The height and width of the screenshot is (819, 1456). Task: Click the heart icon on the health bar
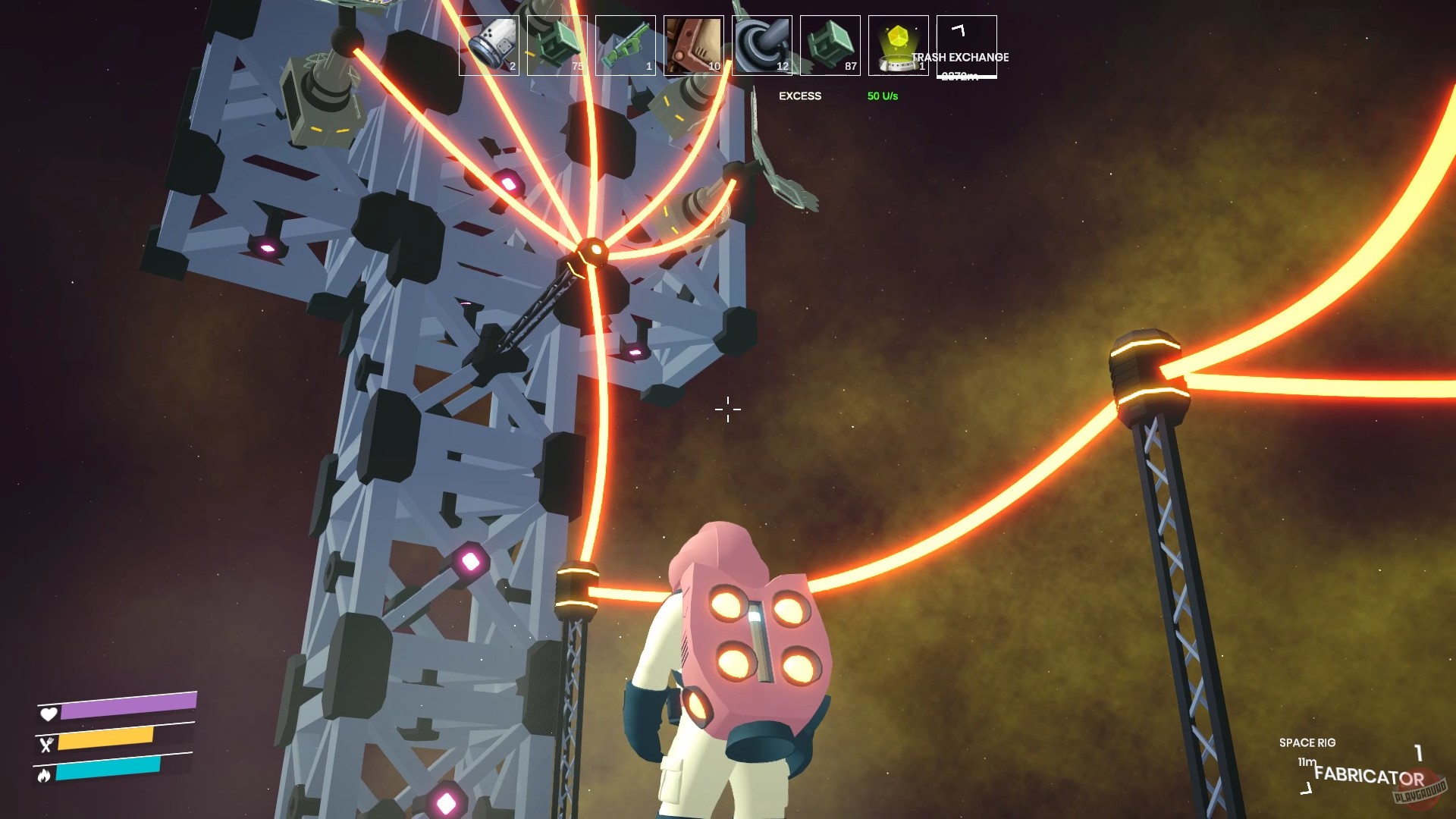(48, 713)
